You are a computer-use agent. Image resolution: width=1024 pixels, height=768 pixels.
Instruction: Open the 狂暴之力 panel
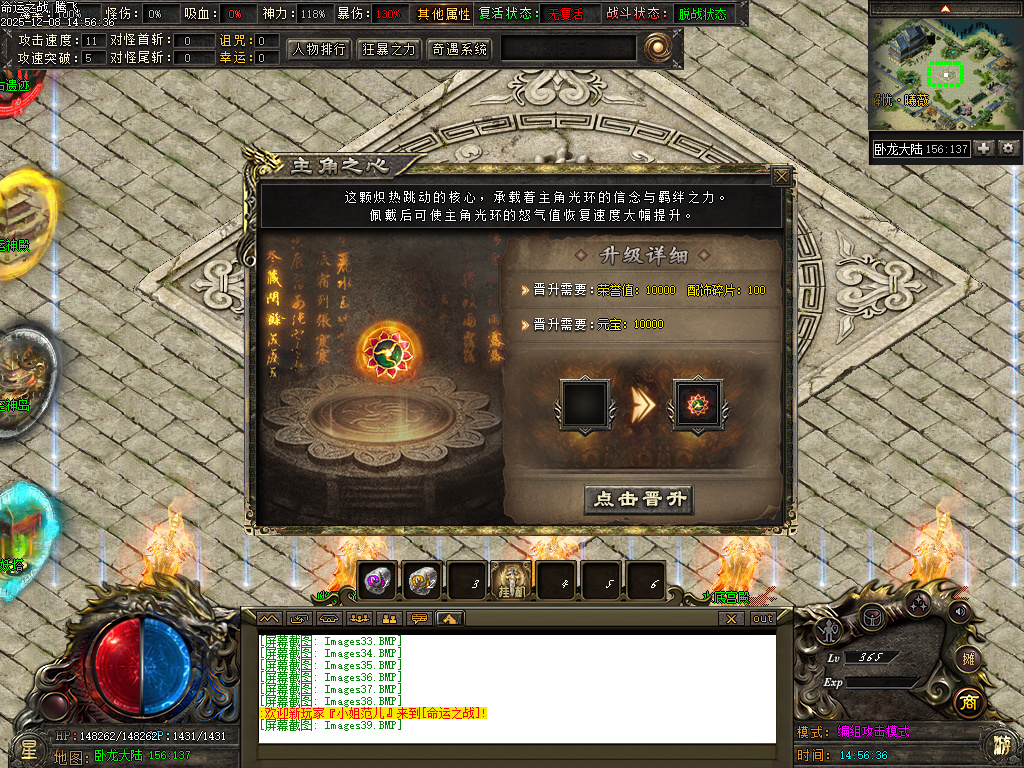(389, 49)
